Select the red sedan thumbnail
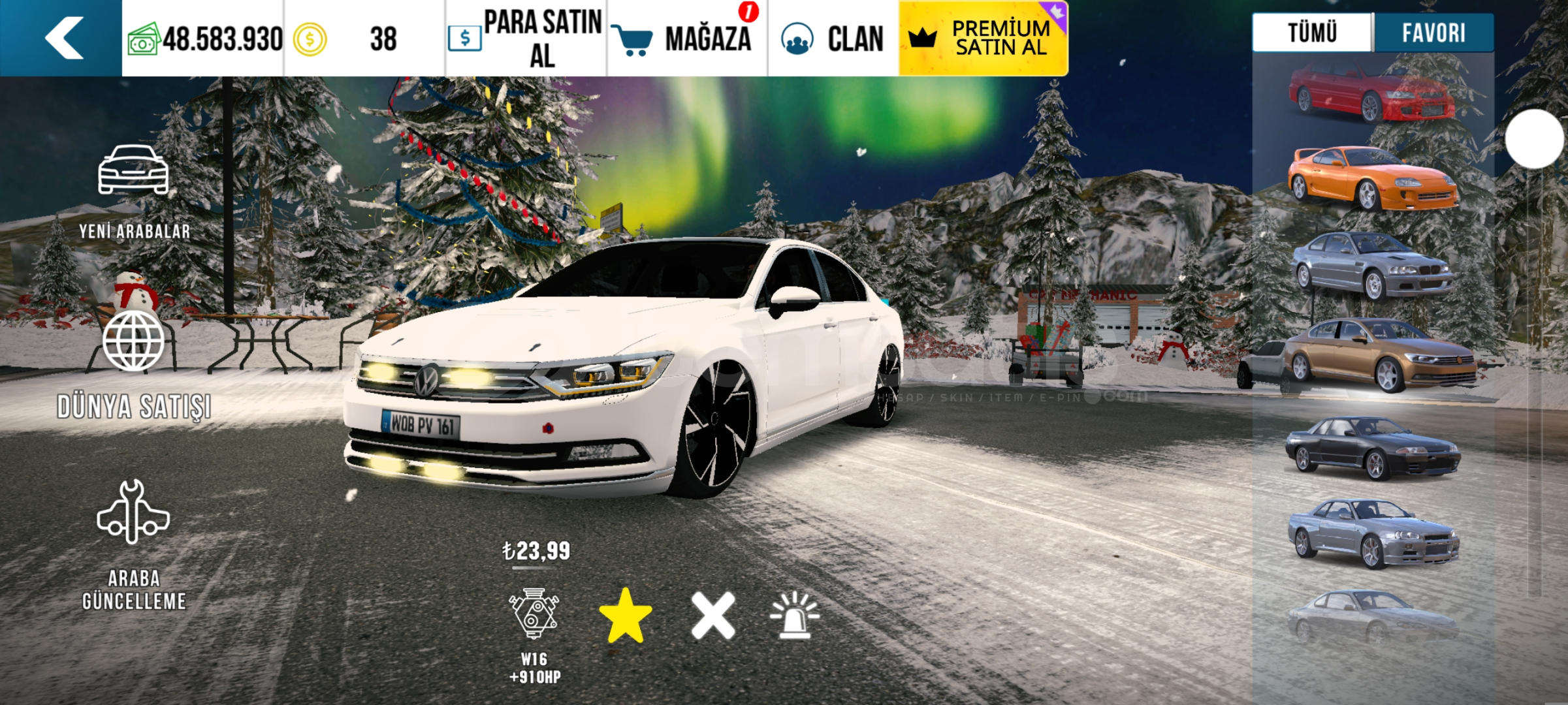 [x=1371, y=95]
